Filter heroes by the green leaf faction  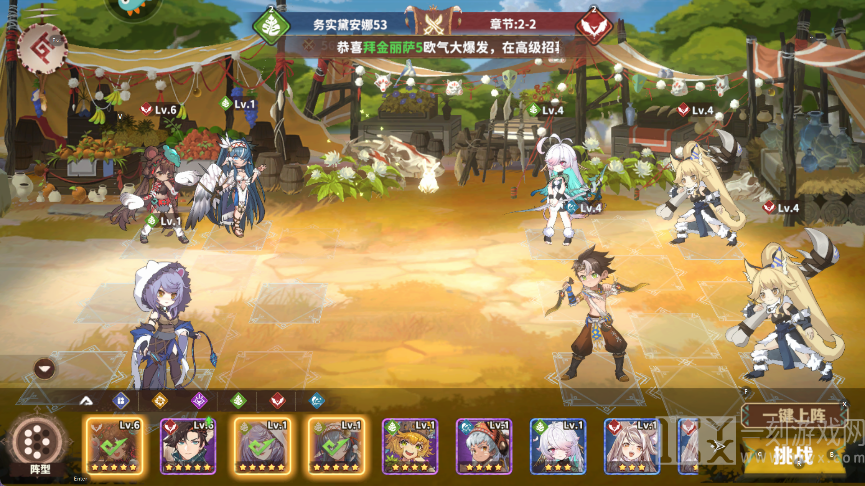coord(238,401)
